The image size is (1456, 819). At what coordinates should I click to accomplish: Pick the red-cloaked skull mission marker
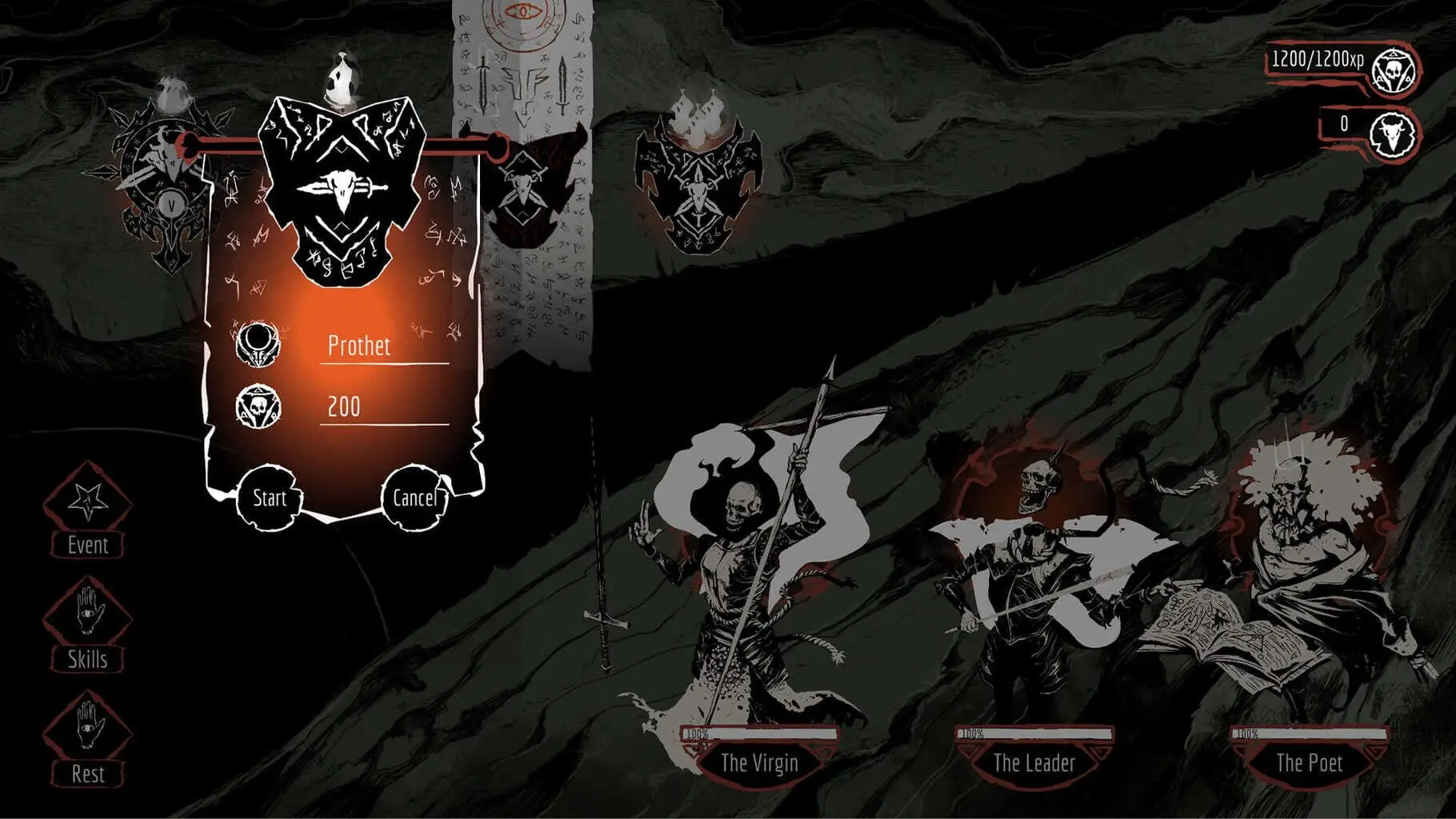(530, 192)
